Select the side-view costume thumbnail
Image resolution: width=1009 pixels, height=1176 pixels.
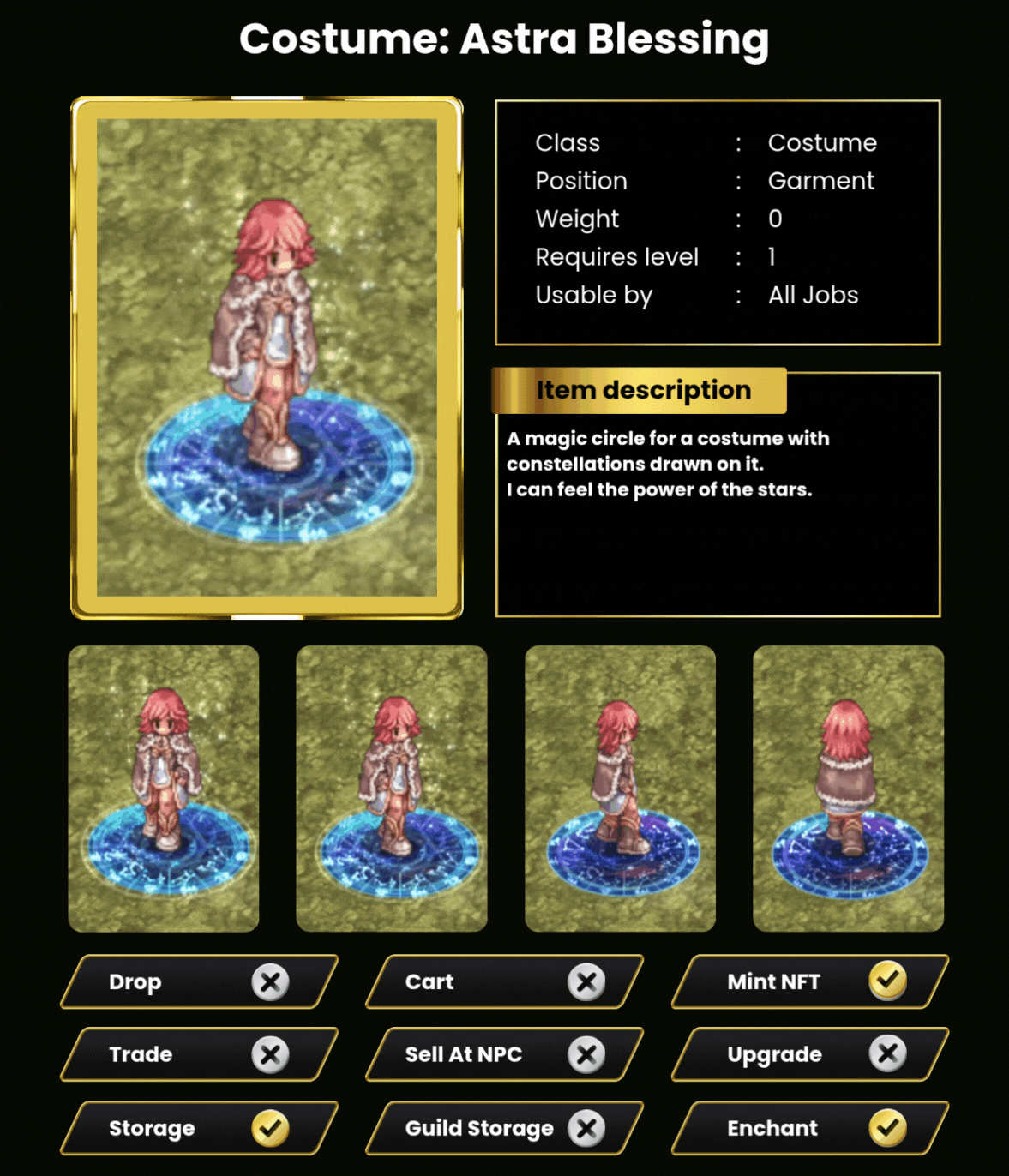(x=620, y=788)
